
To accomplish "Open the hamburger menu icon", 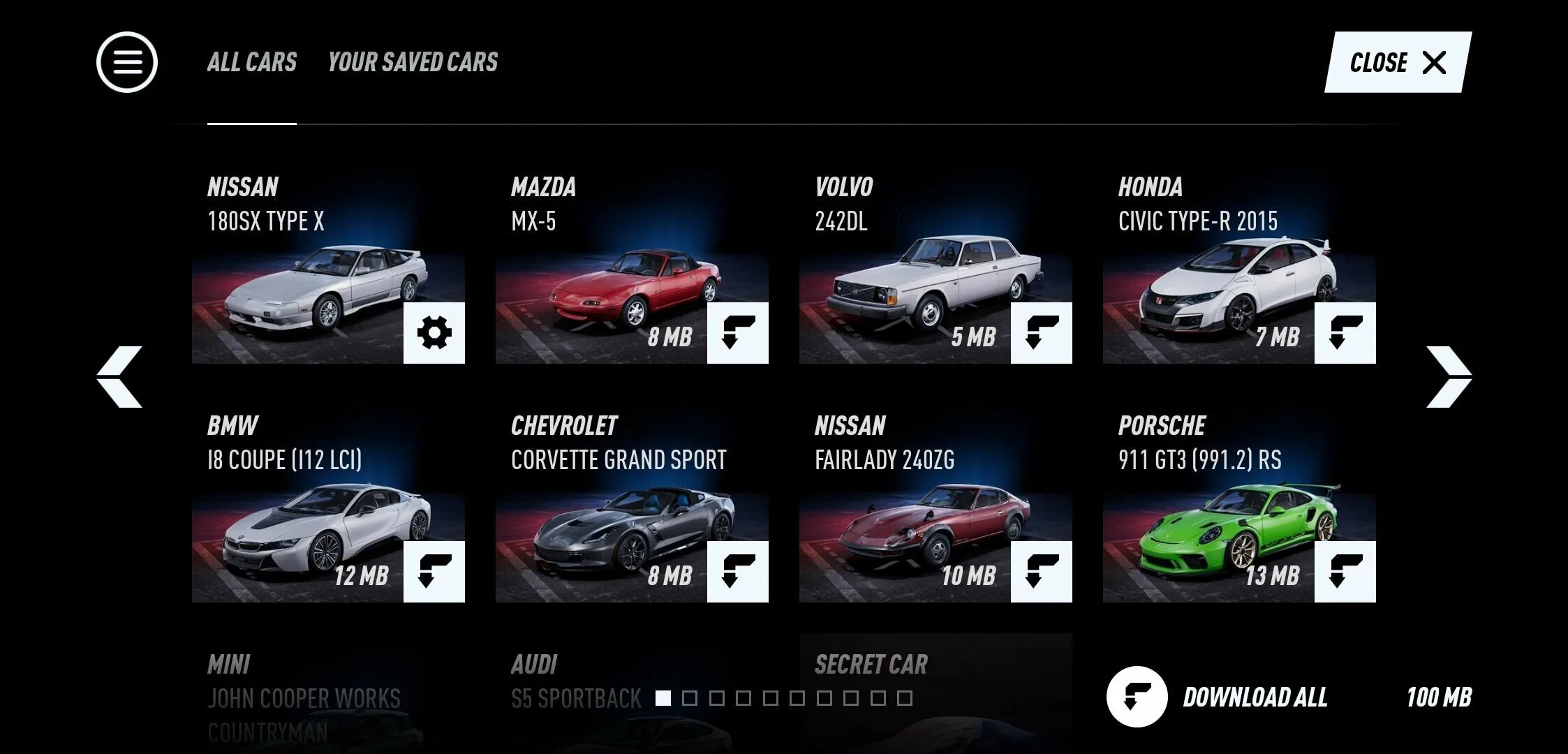I will [127, 62].
